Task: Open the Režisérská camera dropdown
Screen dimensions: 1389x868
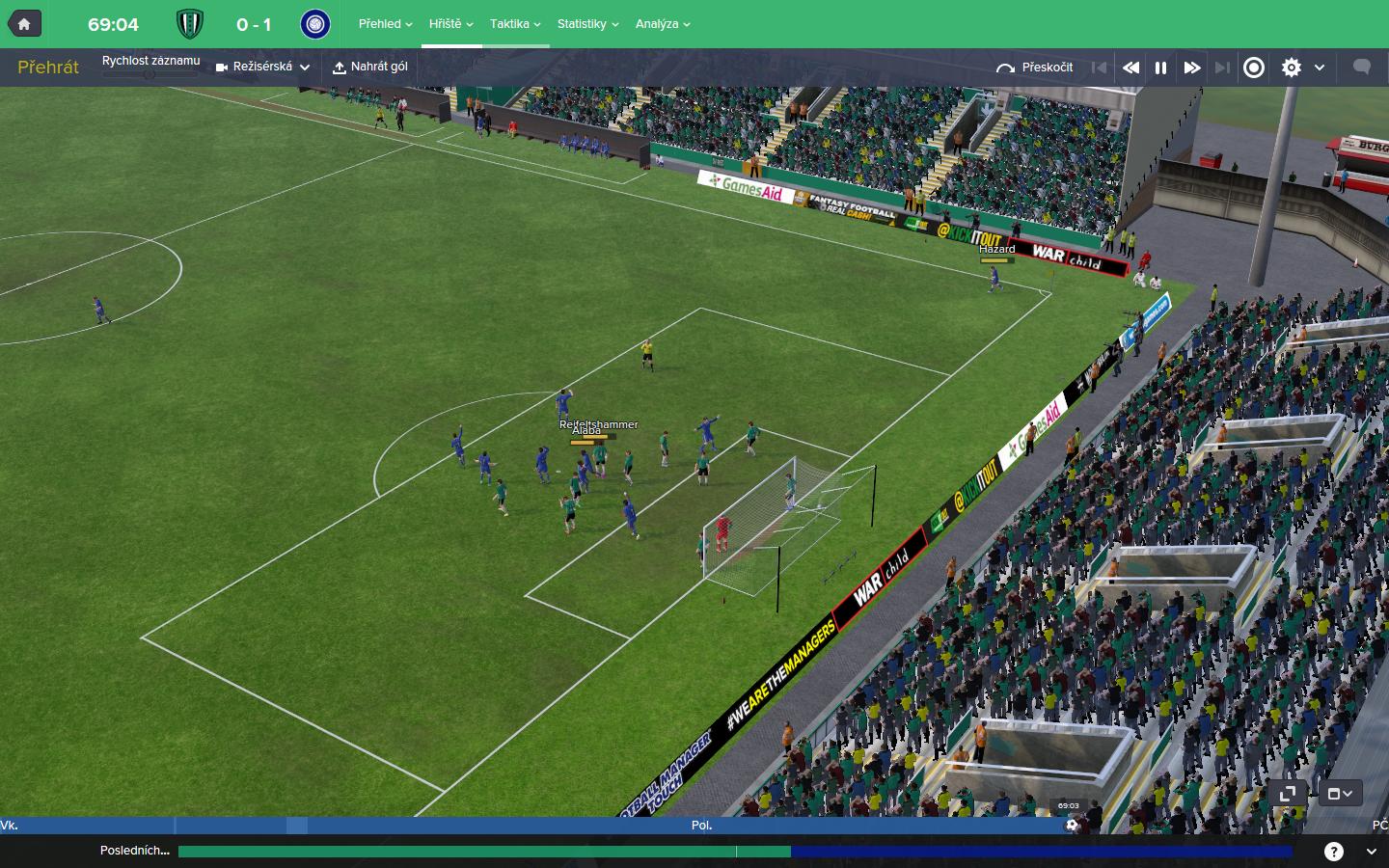Action: 262,68
